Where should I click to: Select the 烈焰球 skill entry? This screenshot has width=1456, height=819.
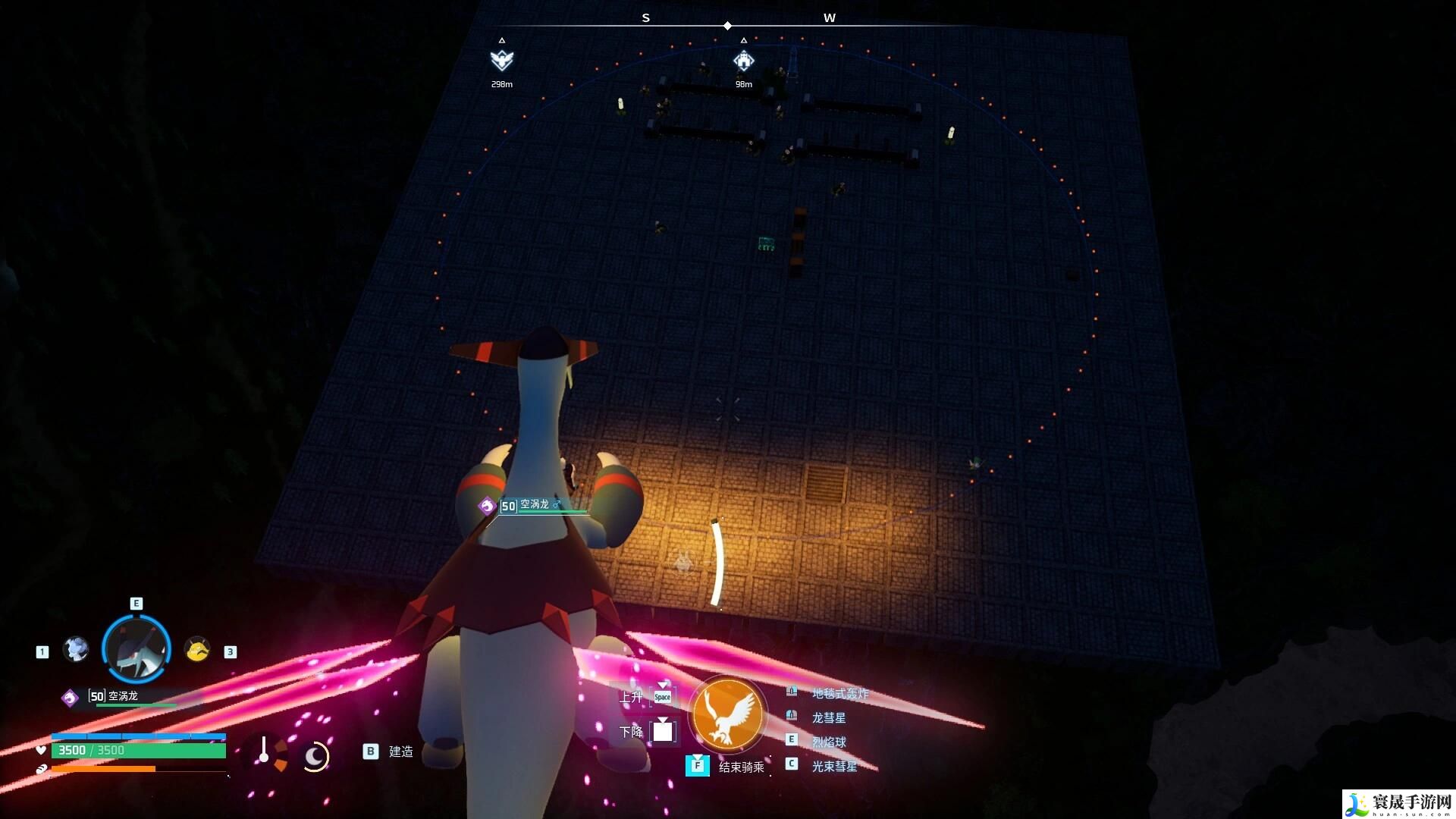(829, 742)
